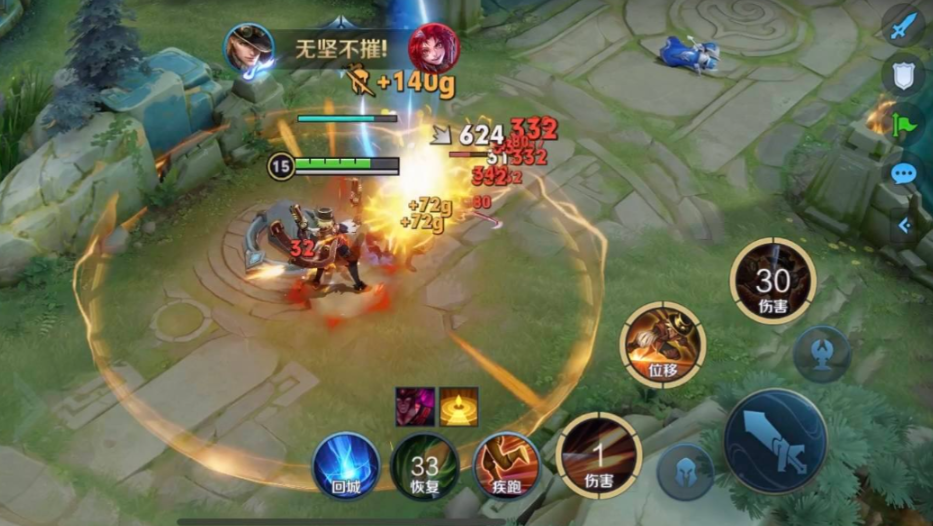Select the tower-target attack button

point(822,353)
